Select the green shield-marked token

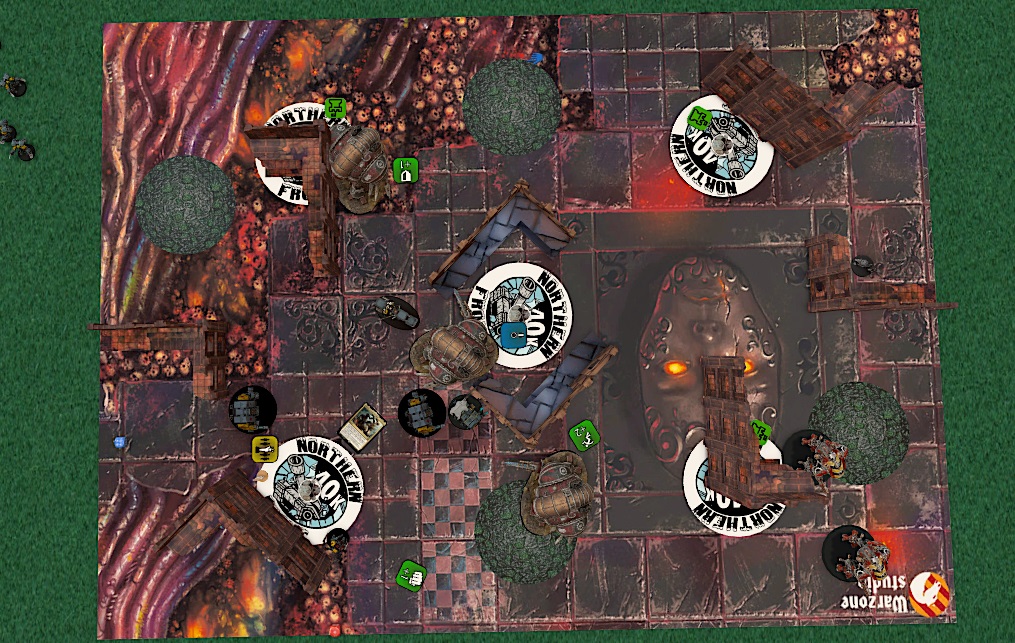pos(405,170)
